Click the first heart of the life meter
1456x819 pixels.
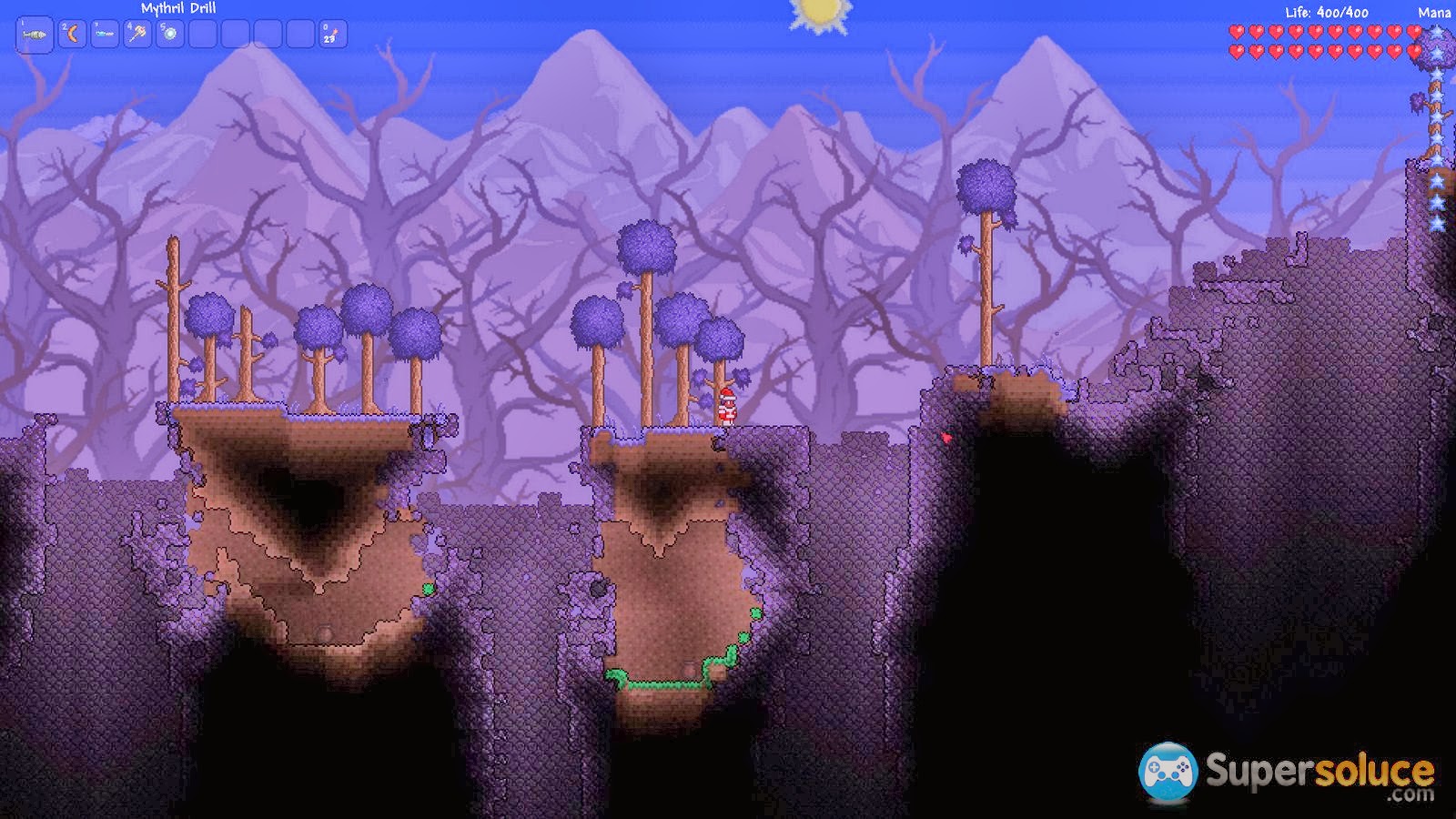[x=1237, y=33]
